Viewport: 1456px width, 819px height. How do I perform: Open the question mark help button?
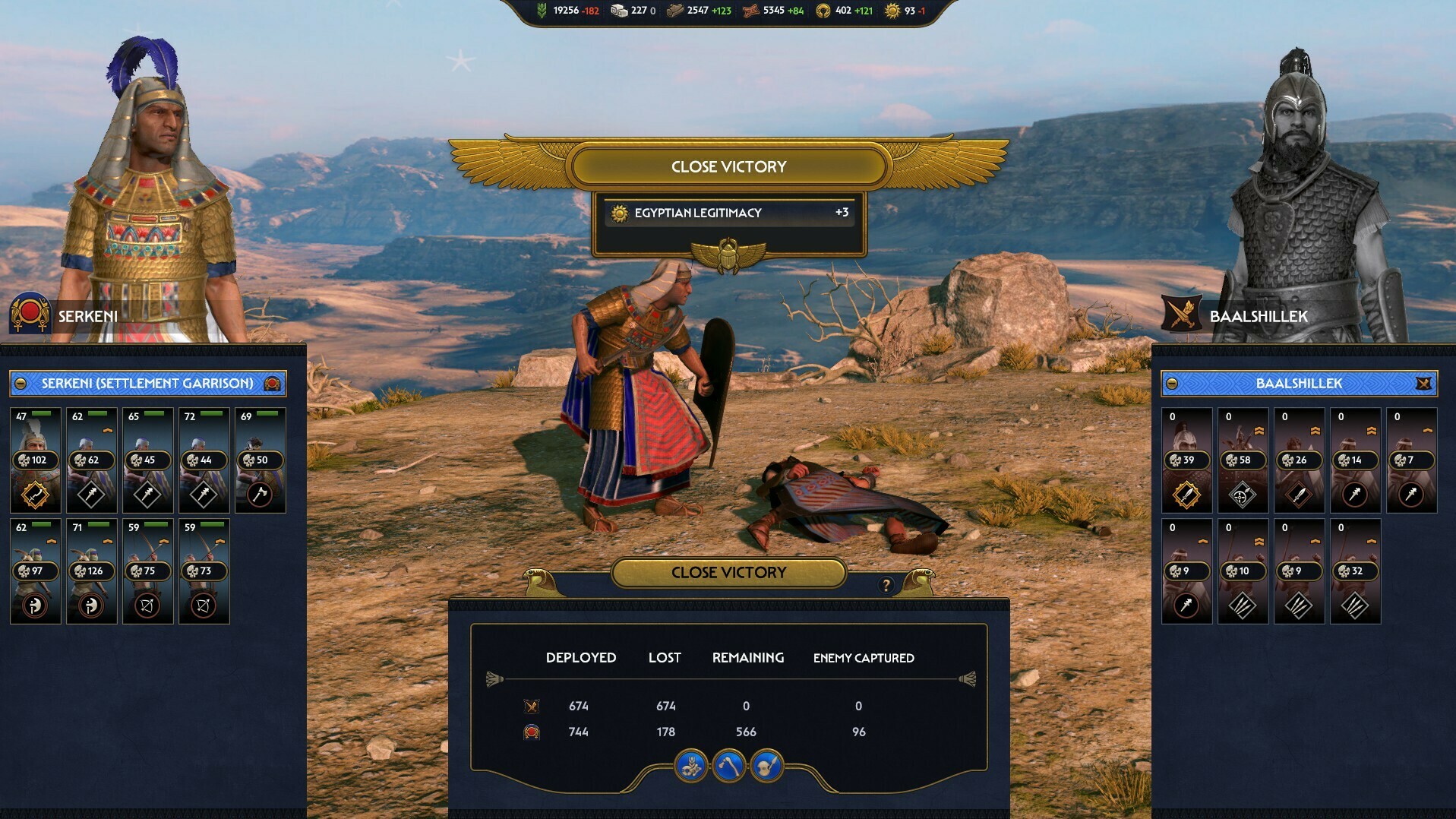tap(886, 584)
